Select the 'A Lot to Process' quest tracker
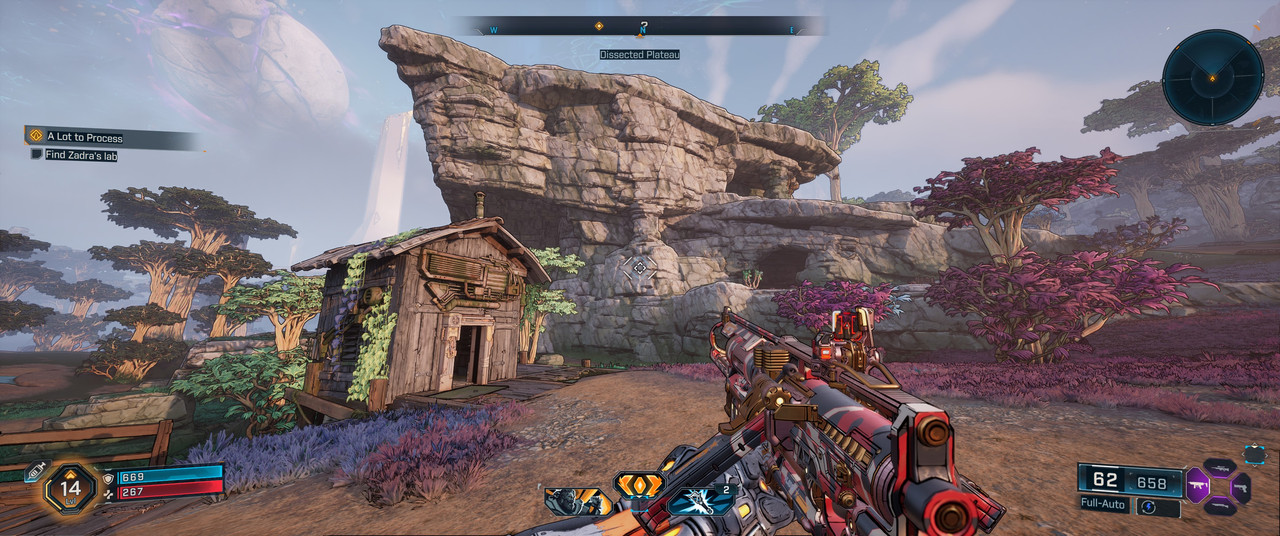This screenshot has width=1280, height=536. [x=109, y=135]
